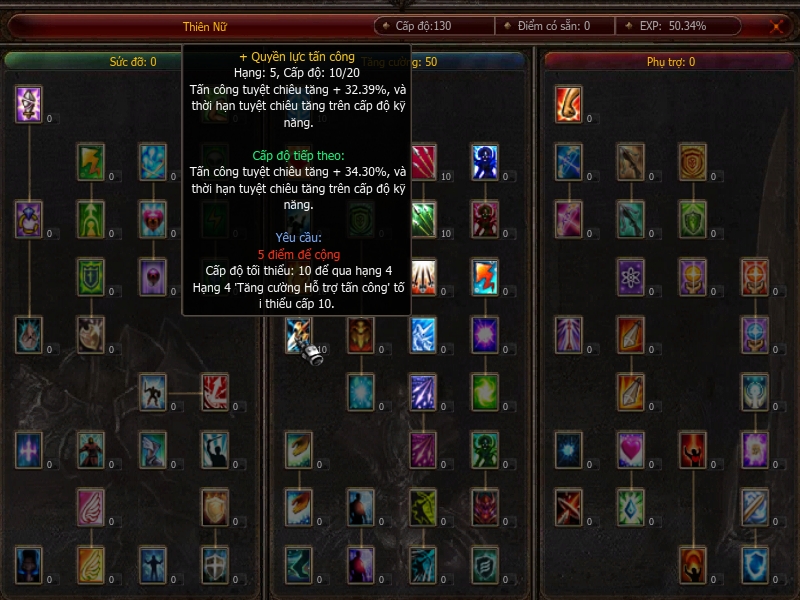Select the golden crest skill on brown

click(693, 161)
